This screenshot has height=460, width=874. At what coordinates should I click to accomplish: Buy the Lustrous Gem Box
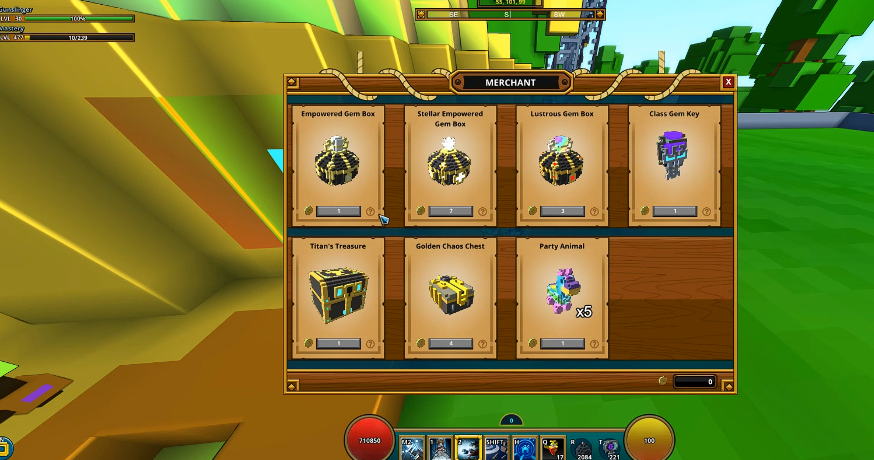(562, 211)
